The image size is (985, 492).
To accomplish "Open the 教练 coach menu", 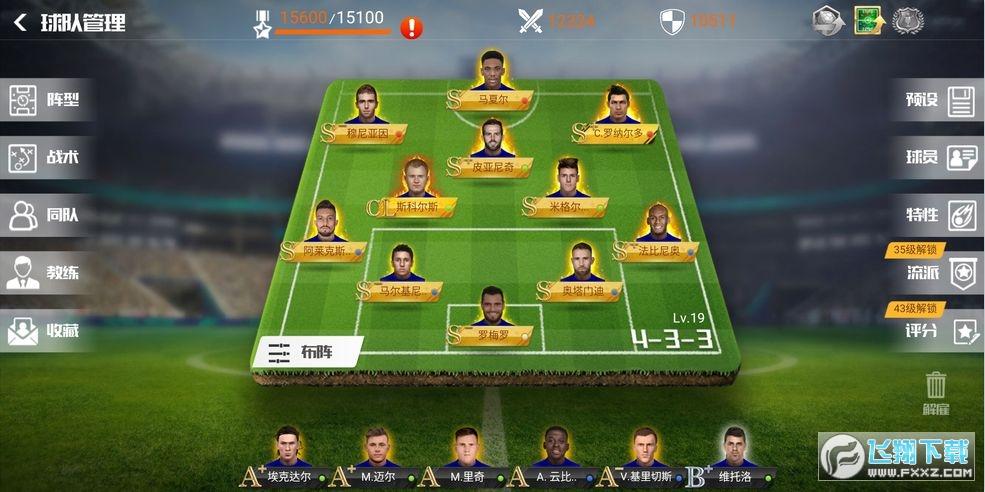I will (x=47, y=272).
